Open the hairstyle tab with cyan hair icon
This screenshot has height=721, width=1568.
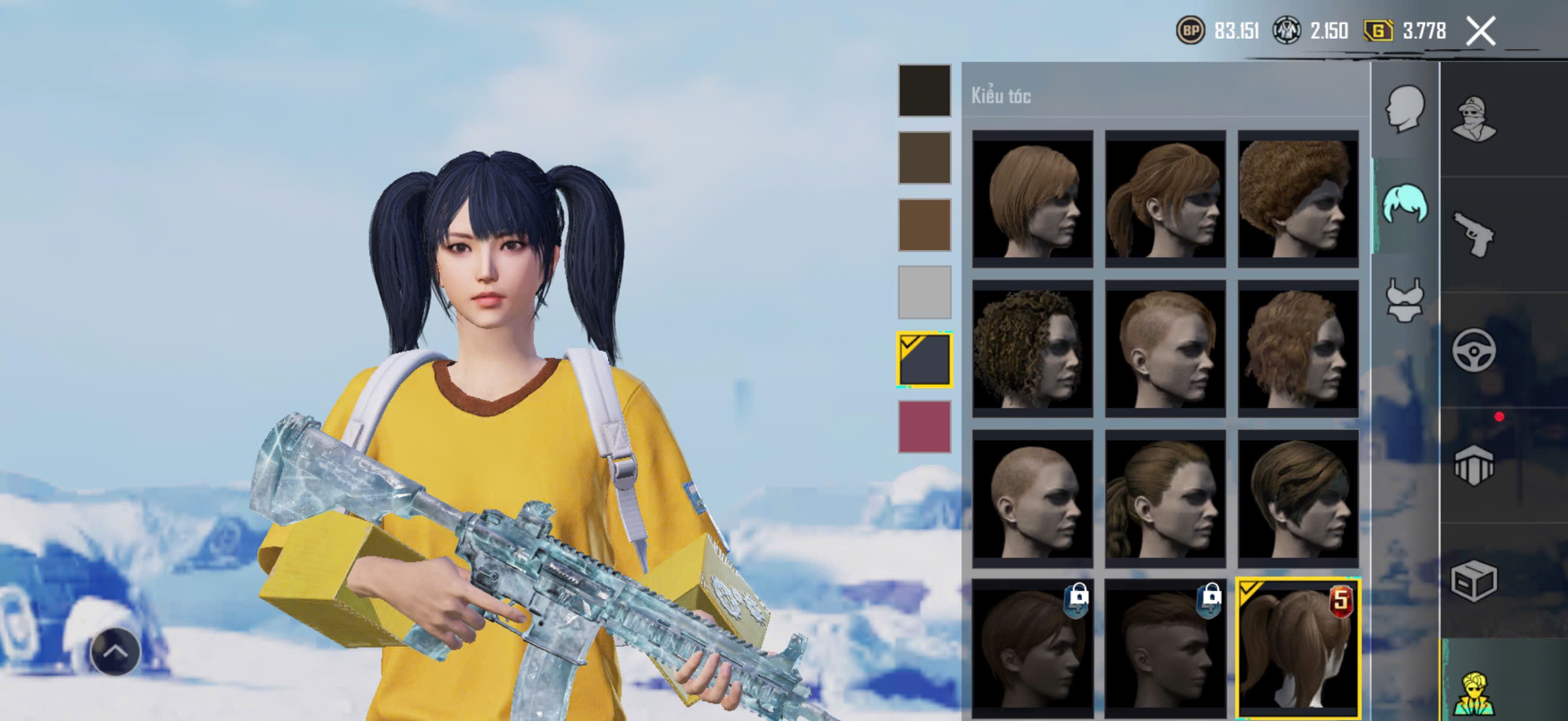click(1405, 205)
